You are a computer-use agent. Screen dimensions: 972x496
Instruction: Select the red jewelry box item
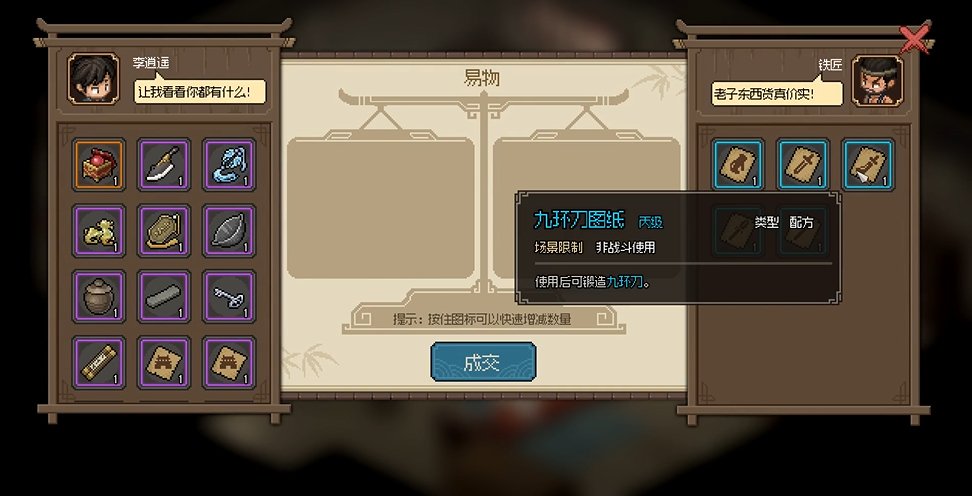pyautogui.click(x=99, y=165)
